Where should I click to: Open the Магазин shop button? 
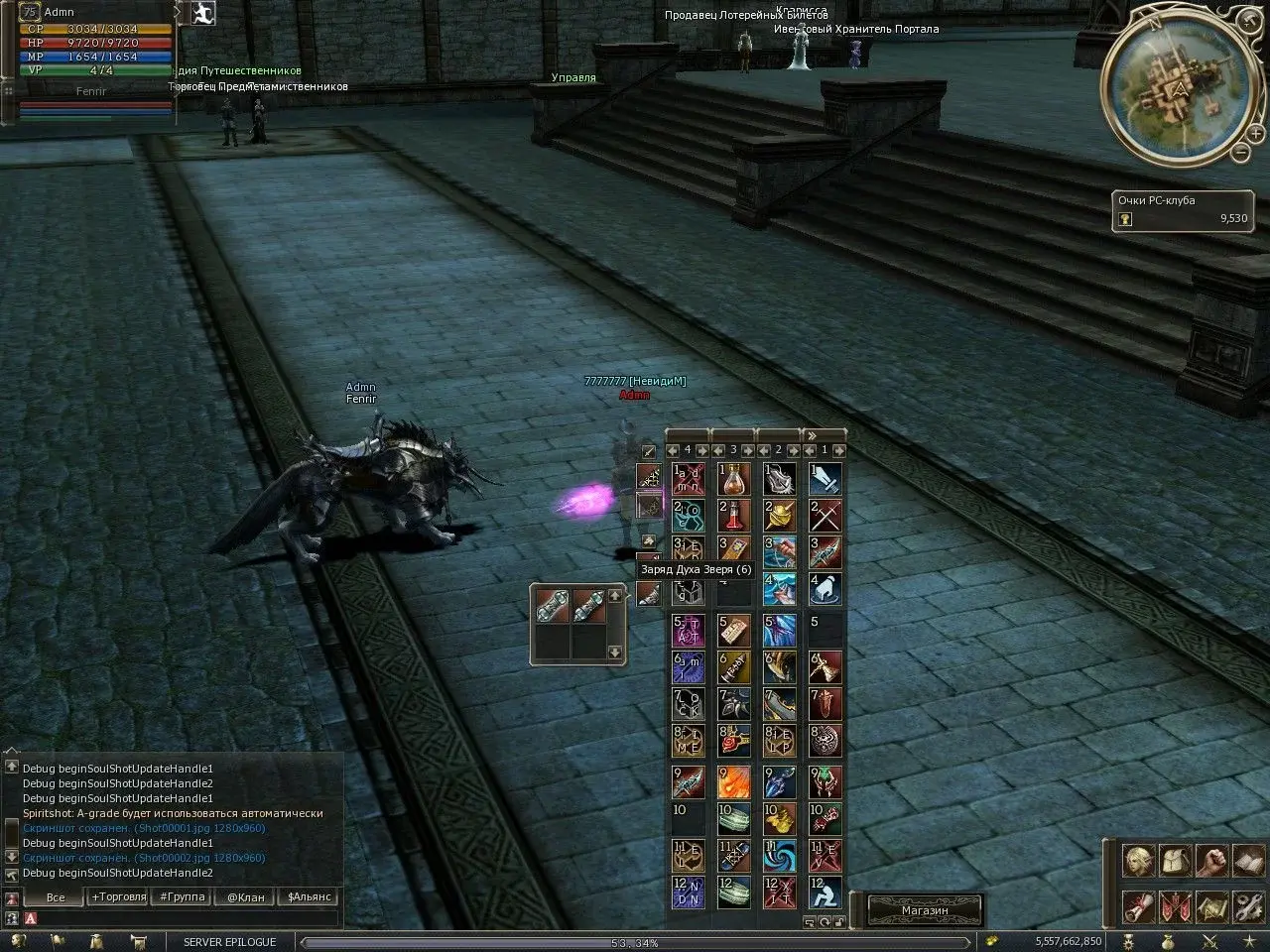(925, 910)
